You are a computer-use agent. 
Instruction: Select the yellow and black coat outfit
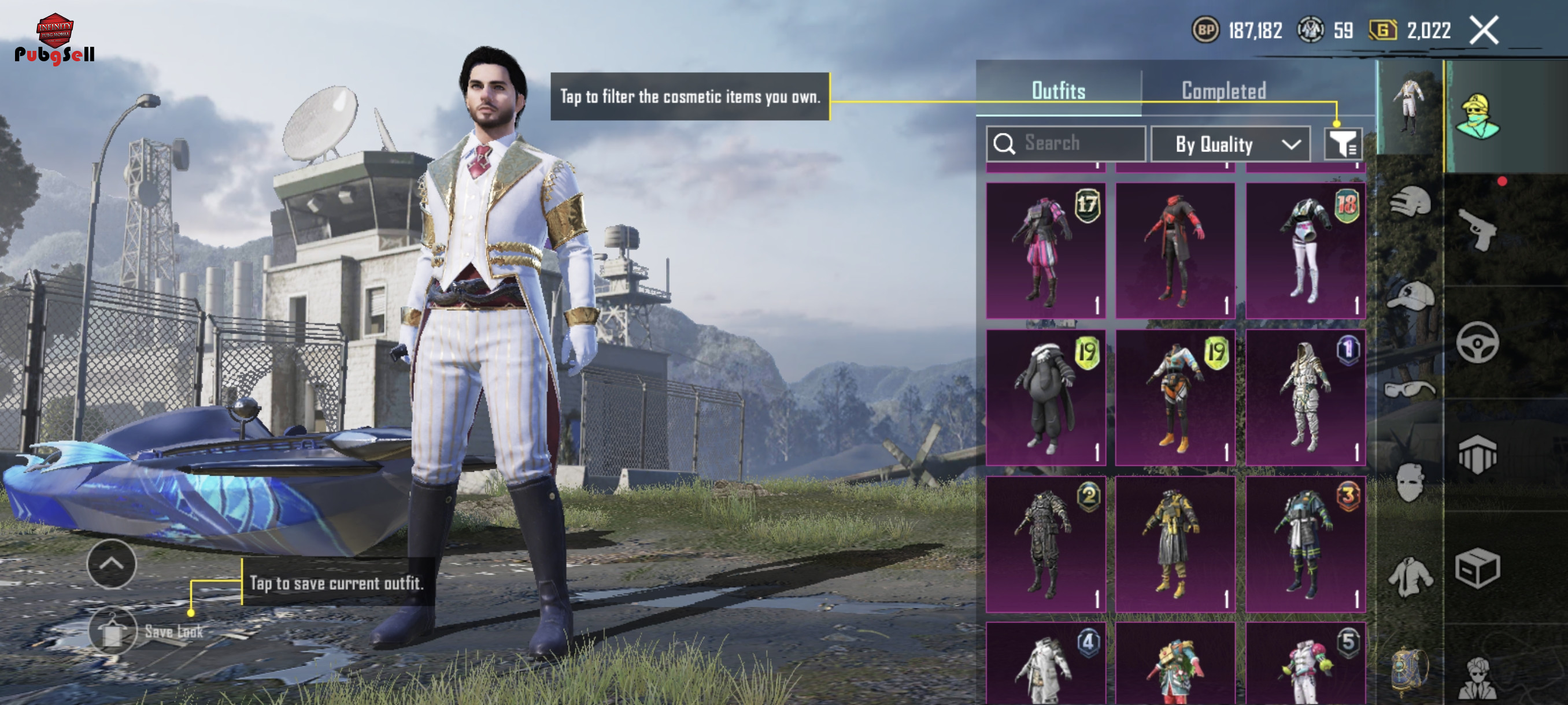pos(1175,544)
